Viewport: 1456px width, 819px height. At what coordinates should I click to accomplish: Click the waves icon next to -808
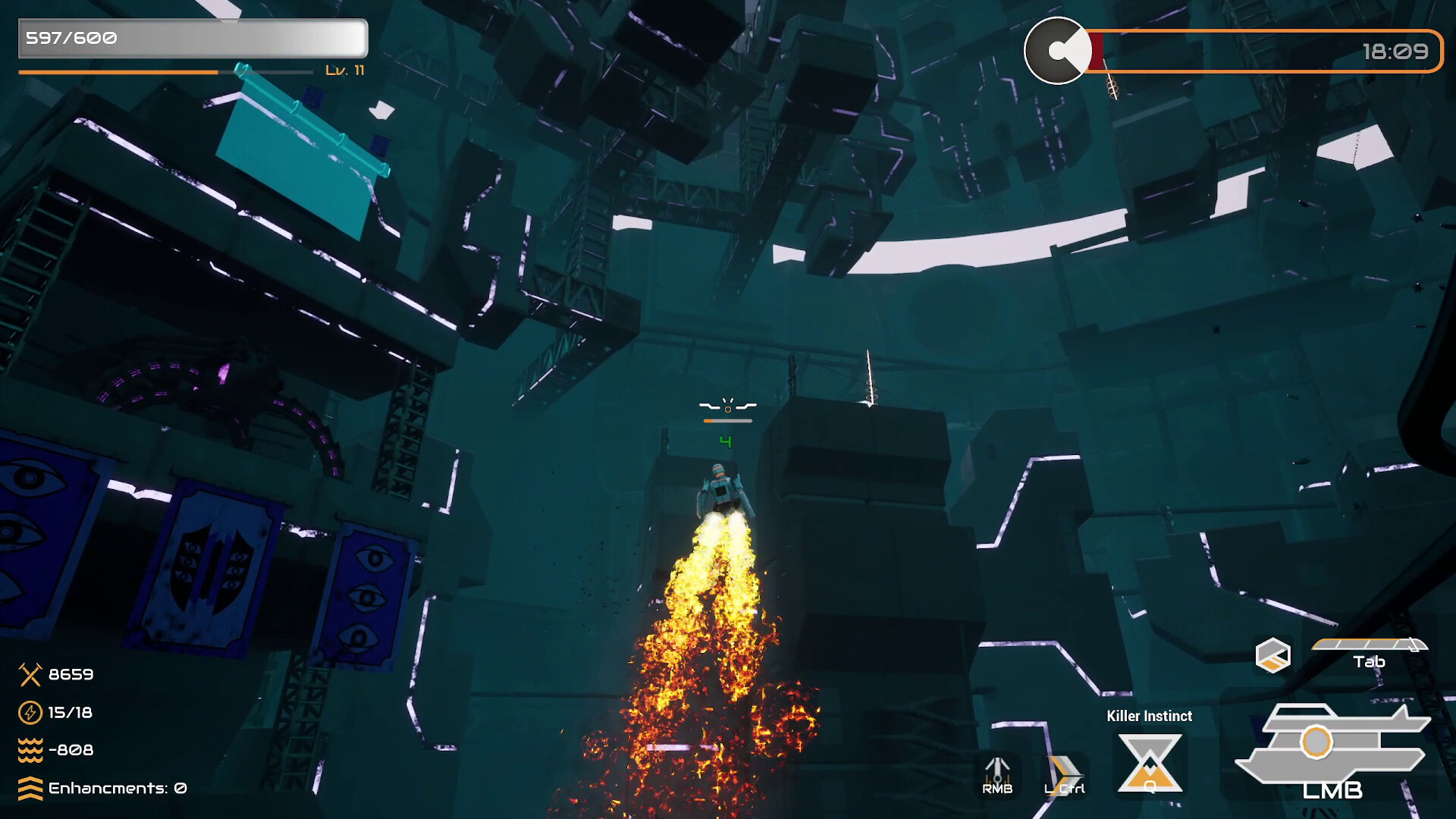29,749
